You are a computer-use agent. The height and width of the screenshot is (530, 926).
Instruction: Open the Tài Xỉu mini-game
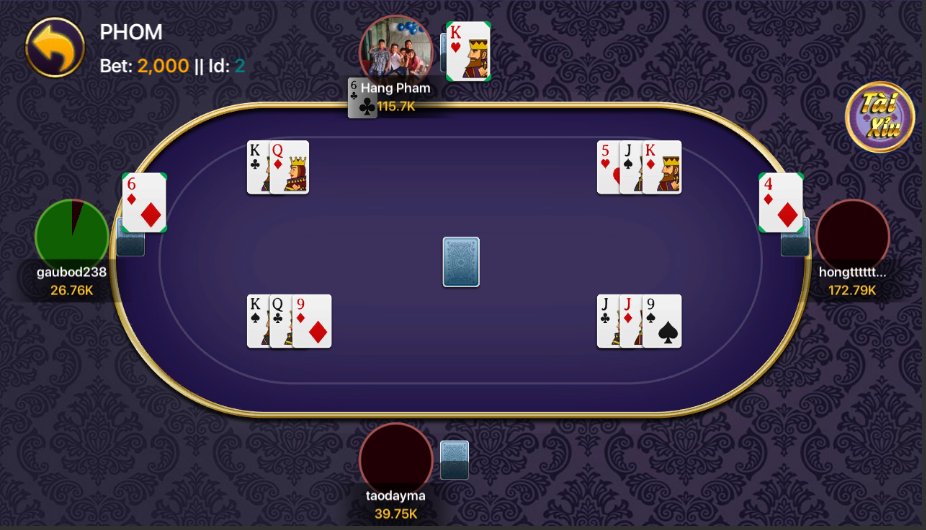point(879,117)
